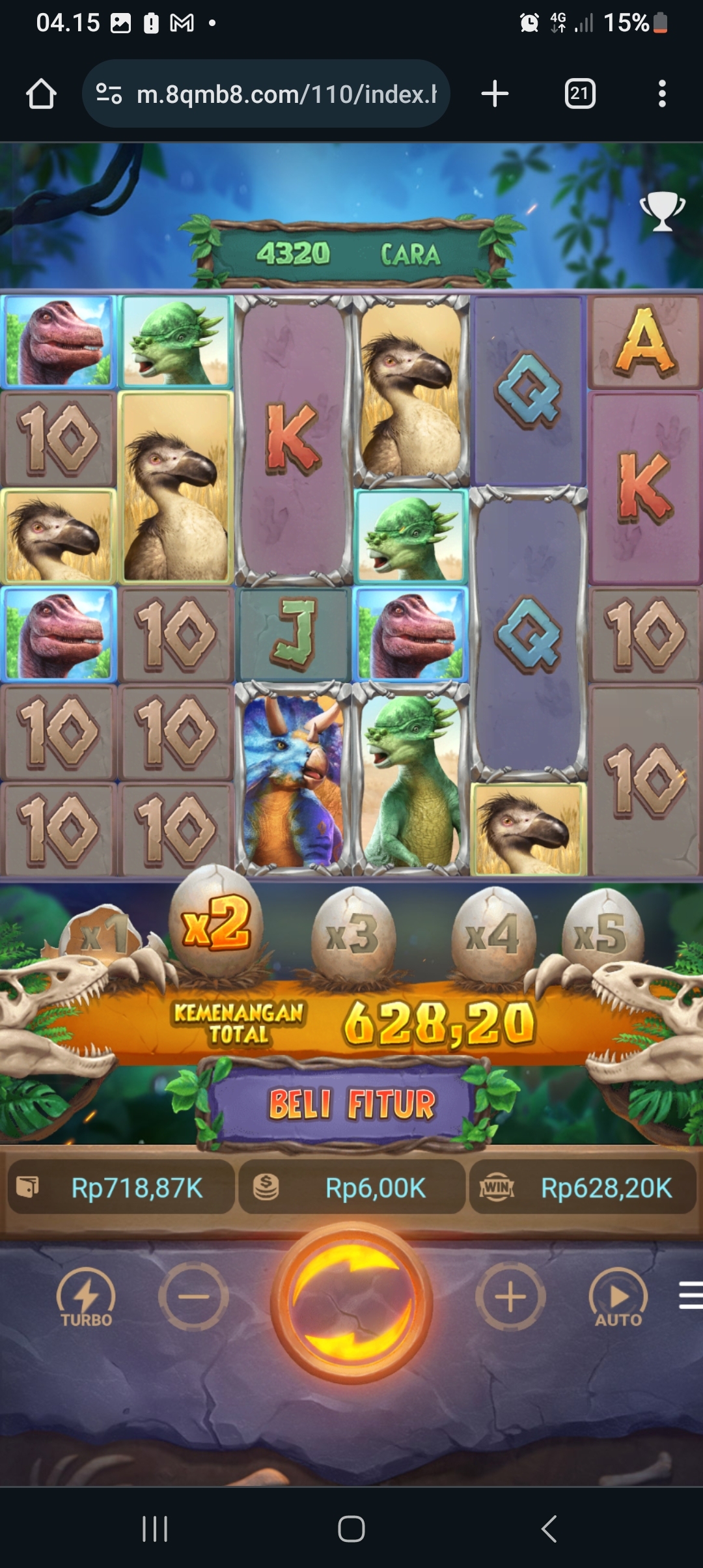Open the trophy tournament icon
The width and height of the screenshot is (703, 1568).
coord(662,211)
